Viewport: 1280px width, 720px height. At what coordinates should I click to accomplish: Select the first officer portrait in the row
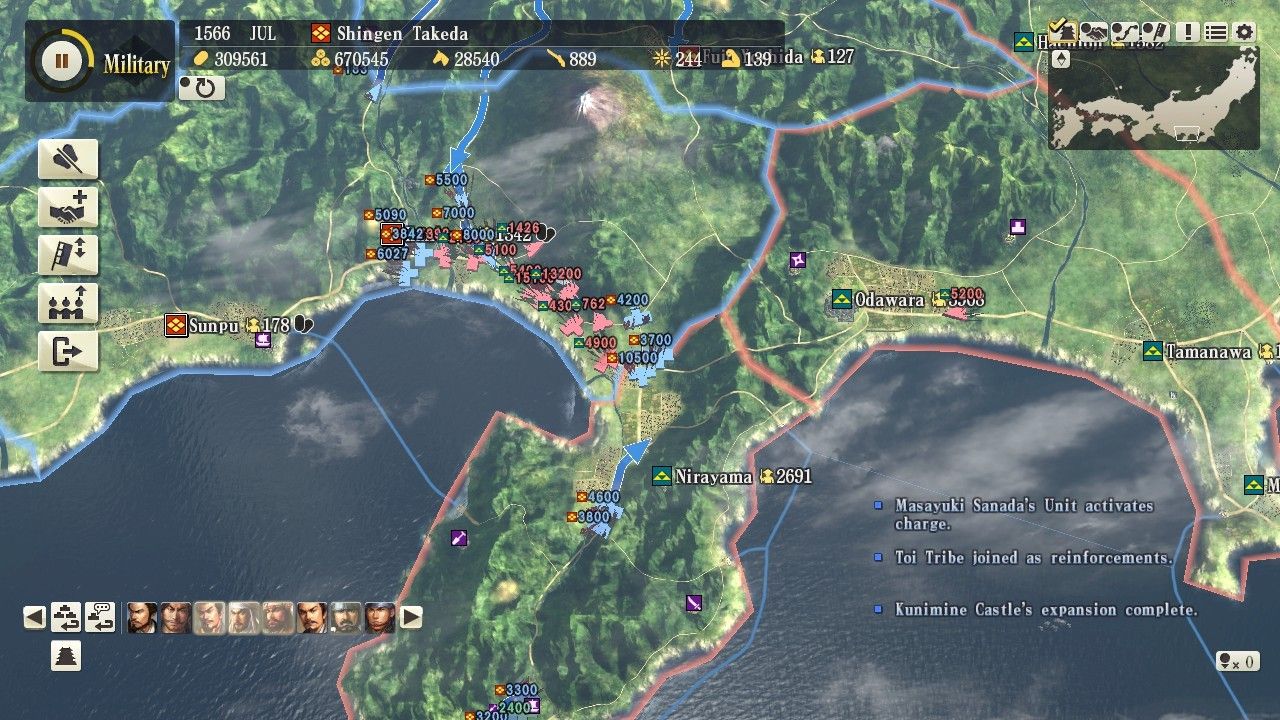click(142, 618)
